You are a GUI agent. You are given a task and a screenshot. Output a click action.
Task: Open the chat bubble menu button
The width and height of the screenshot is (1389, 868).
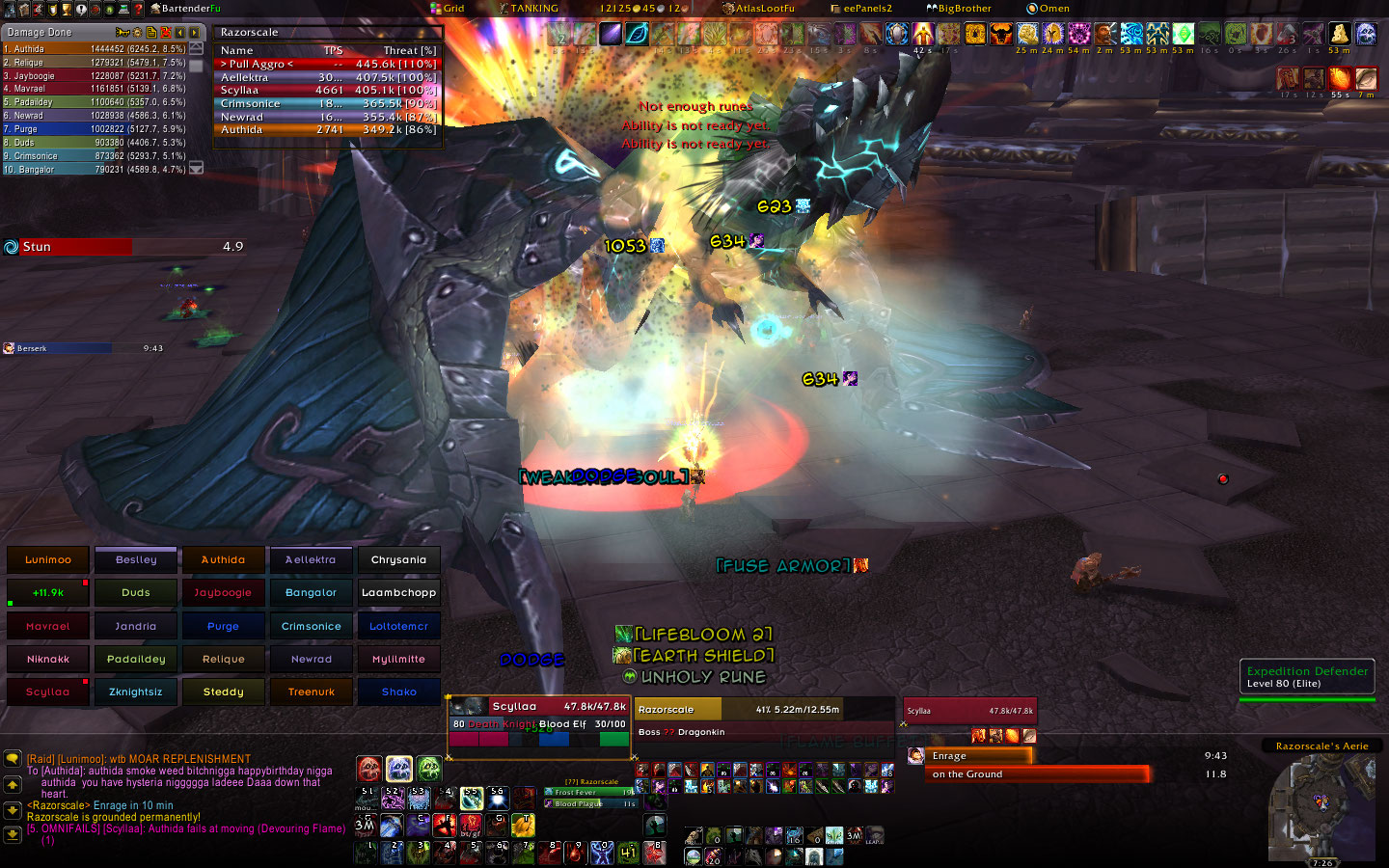(13, 759)
